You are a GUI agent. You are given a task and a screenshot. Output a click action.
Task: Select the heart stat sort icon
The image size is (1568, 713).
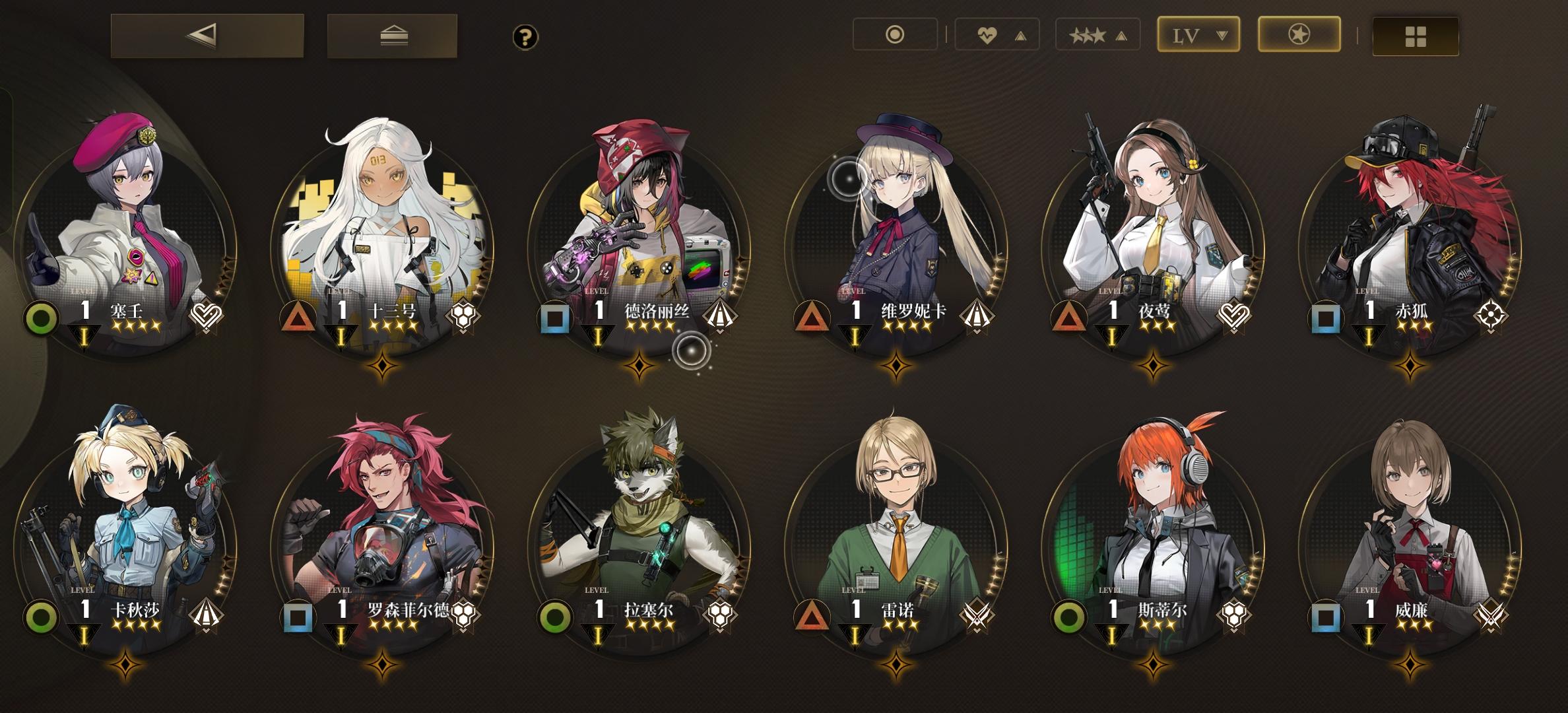[989, 35]
